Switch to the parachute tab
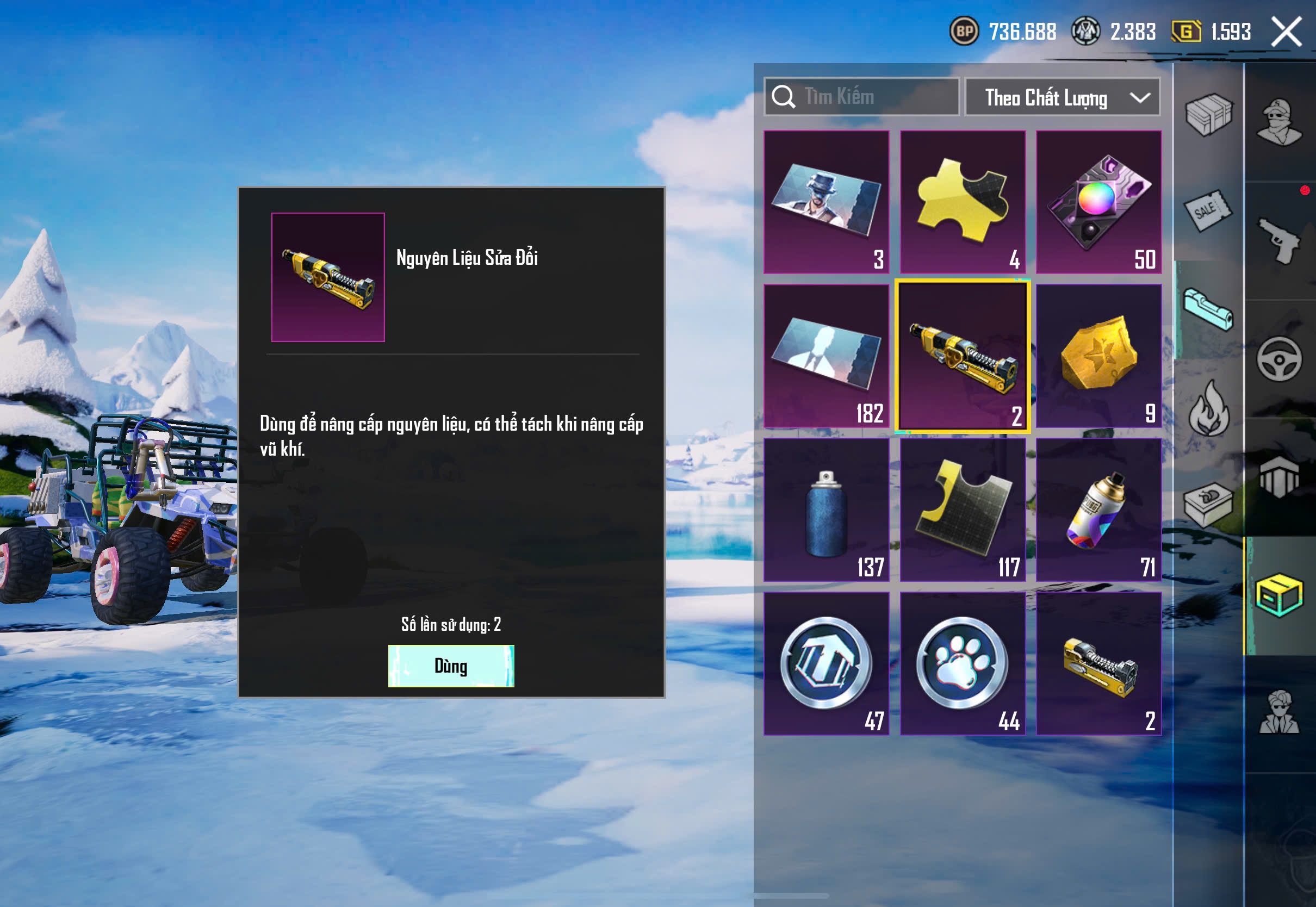This screenshot has width=1316, height=907. 1279,477
